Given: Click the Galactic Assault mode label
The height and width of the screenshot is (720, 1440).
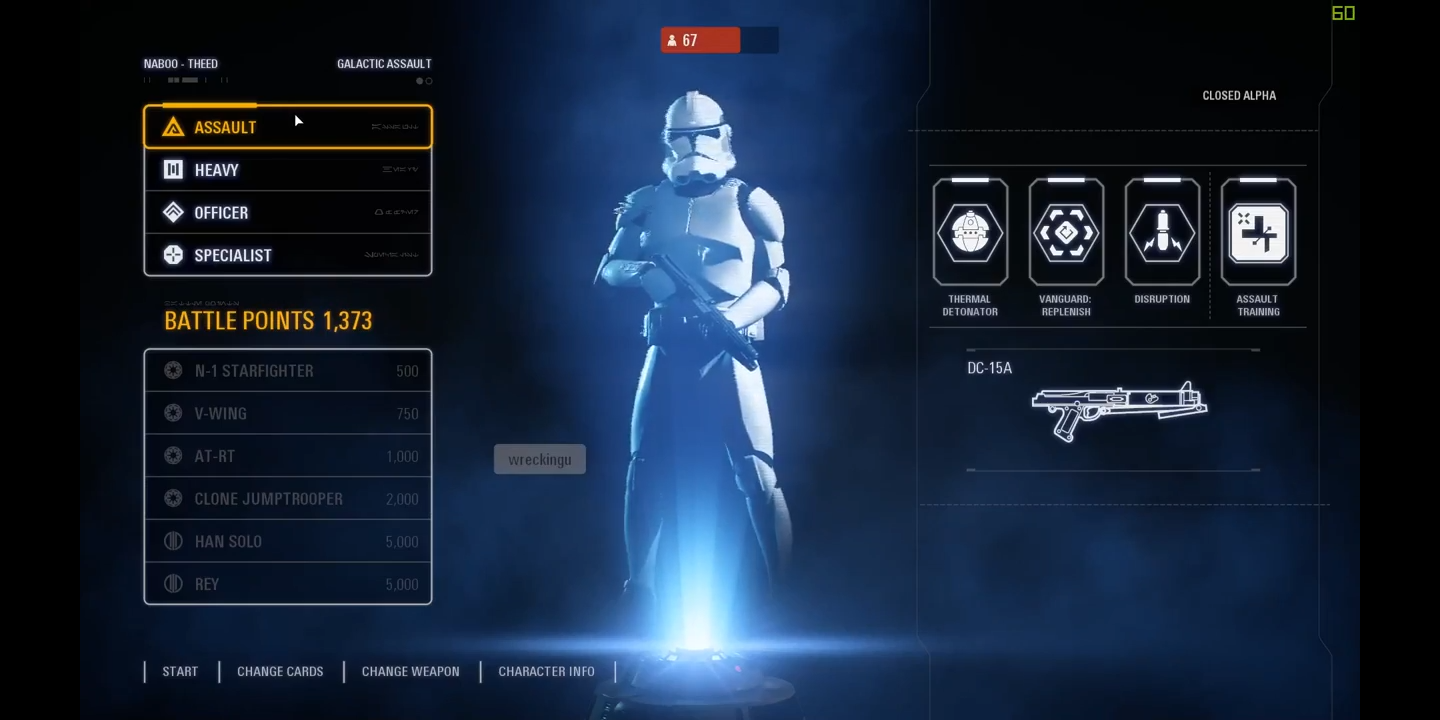Looking at the screenshot, I should click(384, 63).
